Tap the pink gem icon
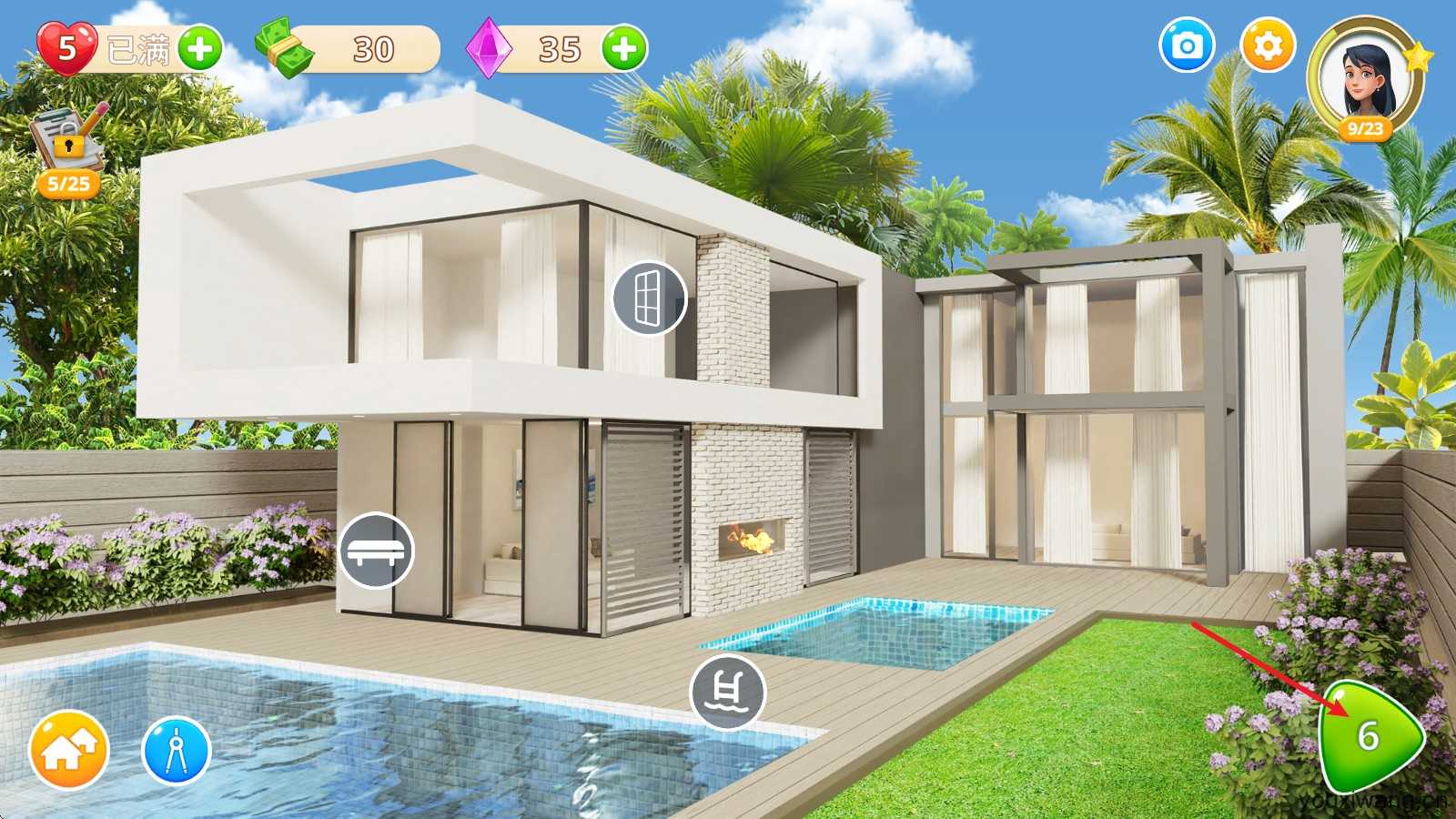This screenshot has height=819, width=1456. coord(488,48)
